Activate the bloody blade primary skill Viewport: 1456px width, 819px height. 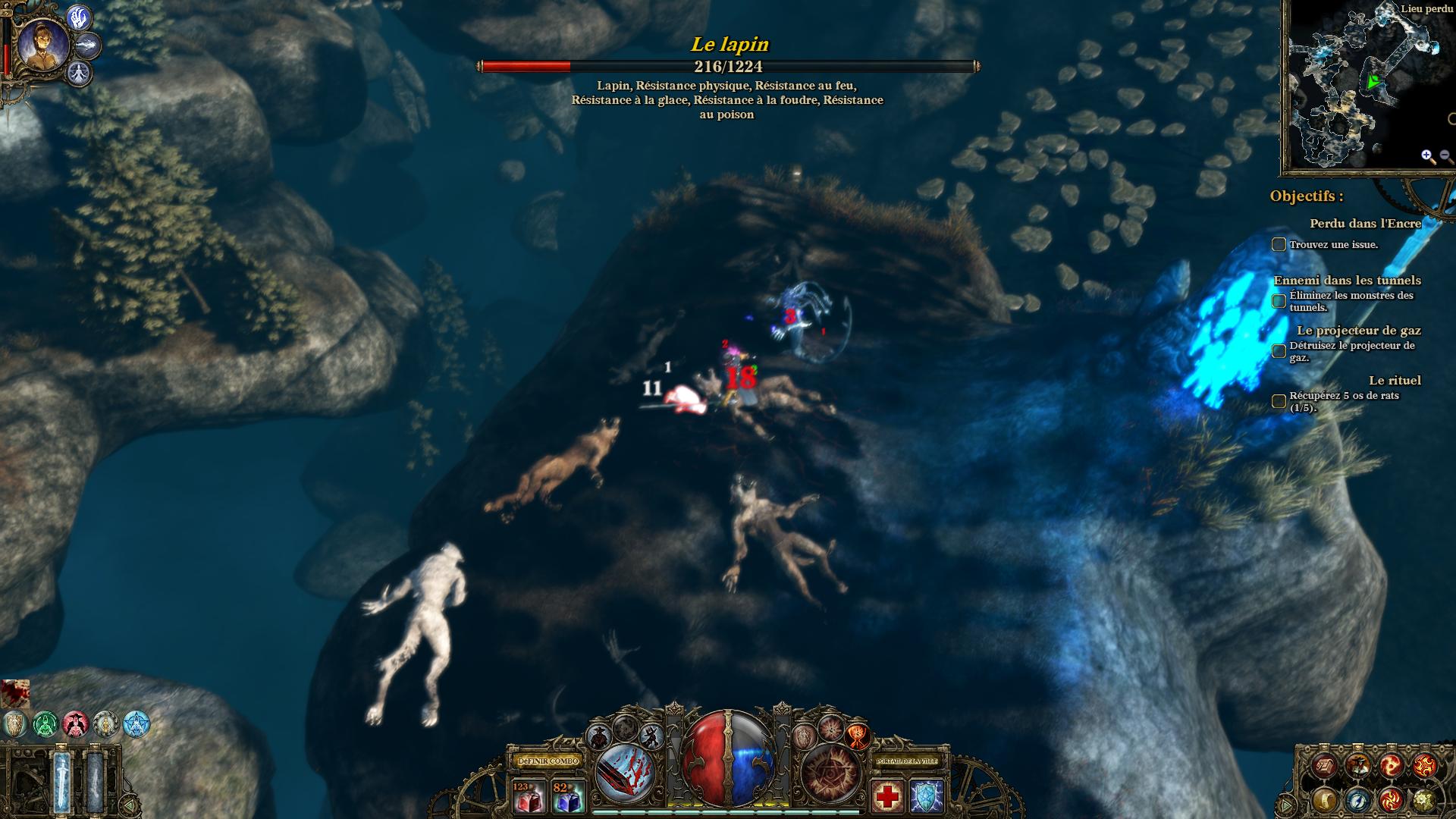(x=627, y=772)
